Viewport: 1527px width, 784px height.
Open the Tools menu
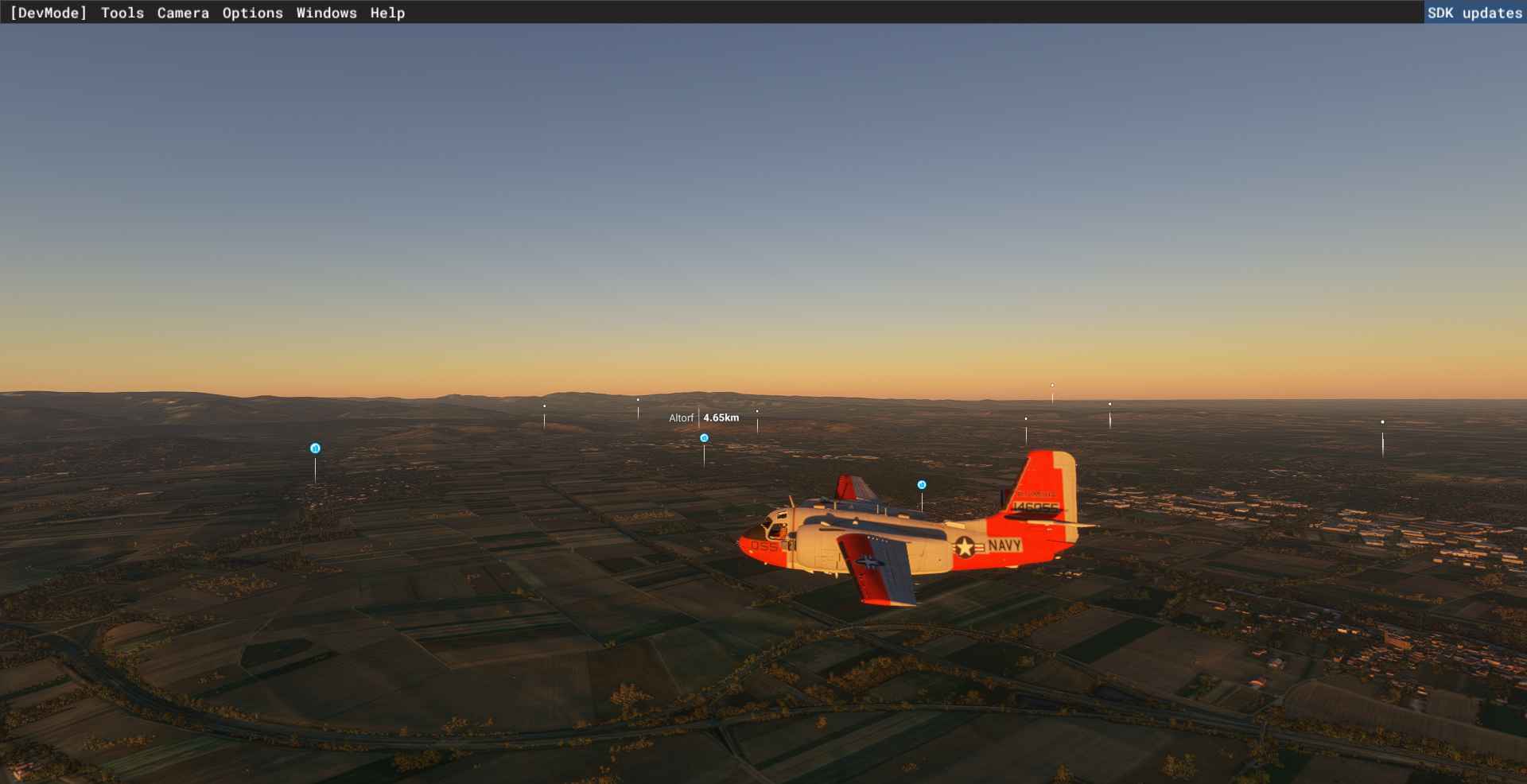(x=122, y=13)
